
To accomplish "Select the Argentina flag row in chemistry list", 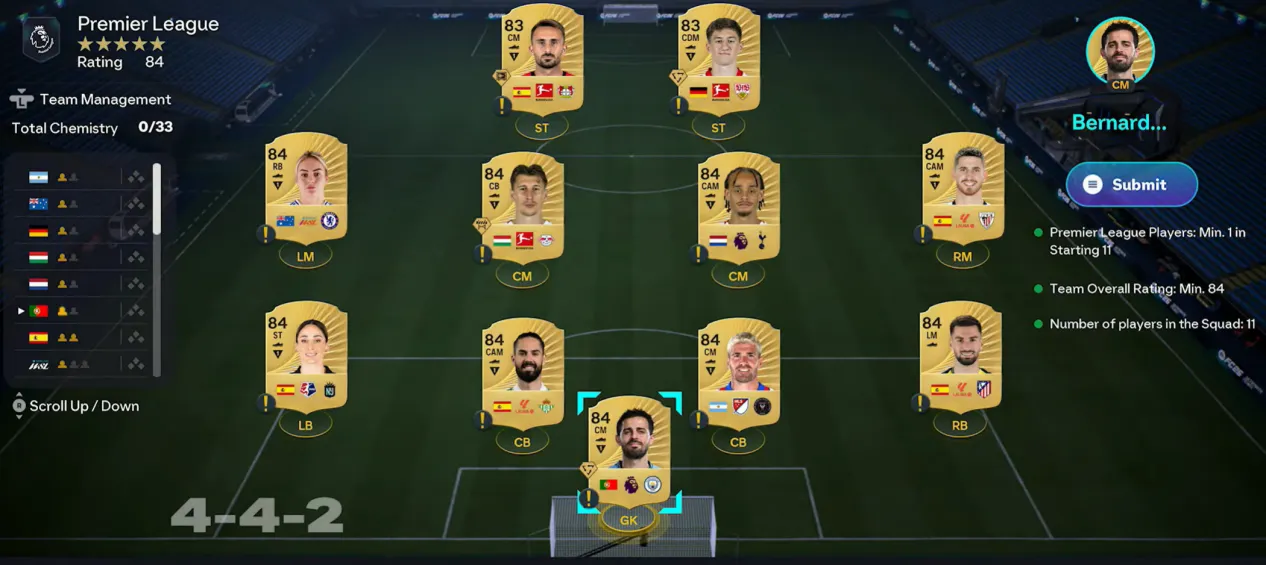I will 80,177.
